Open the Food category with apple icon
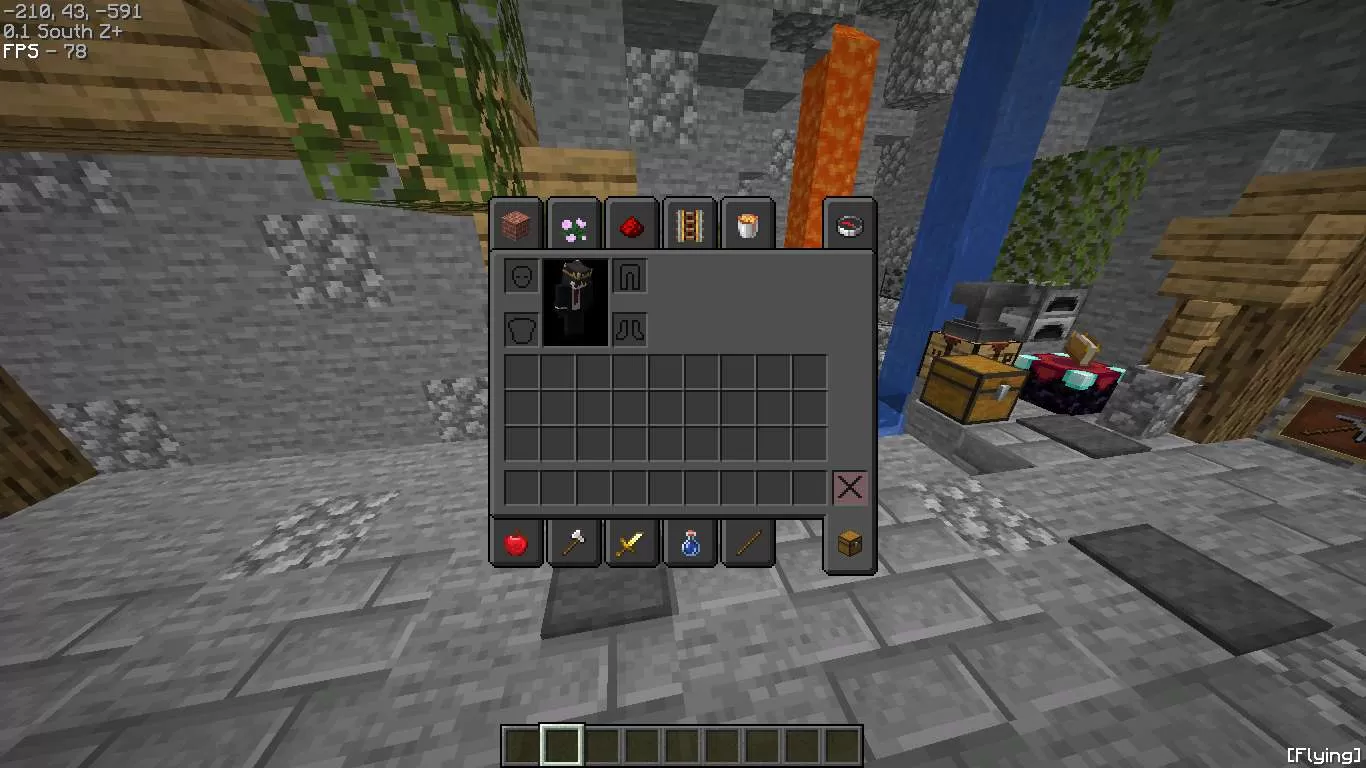1366x768 pixels. point(516,543)
